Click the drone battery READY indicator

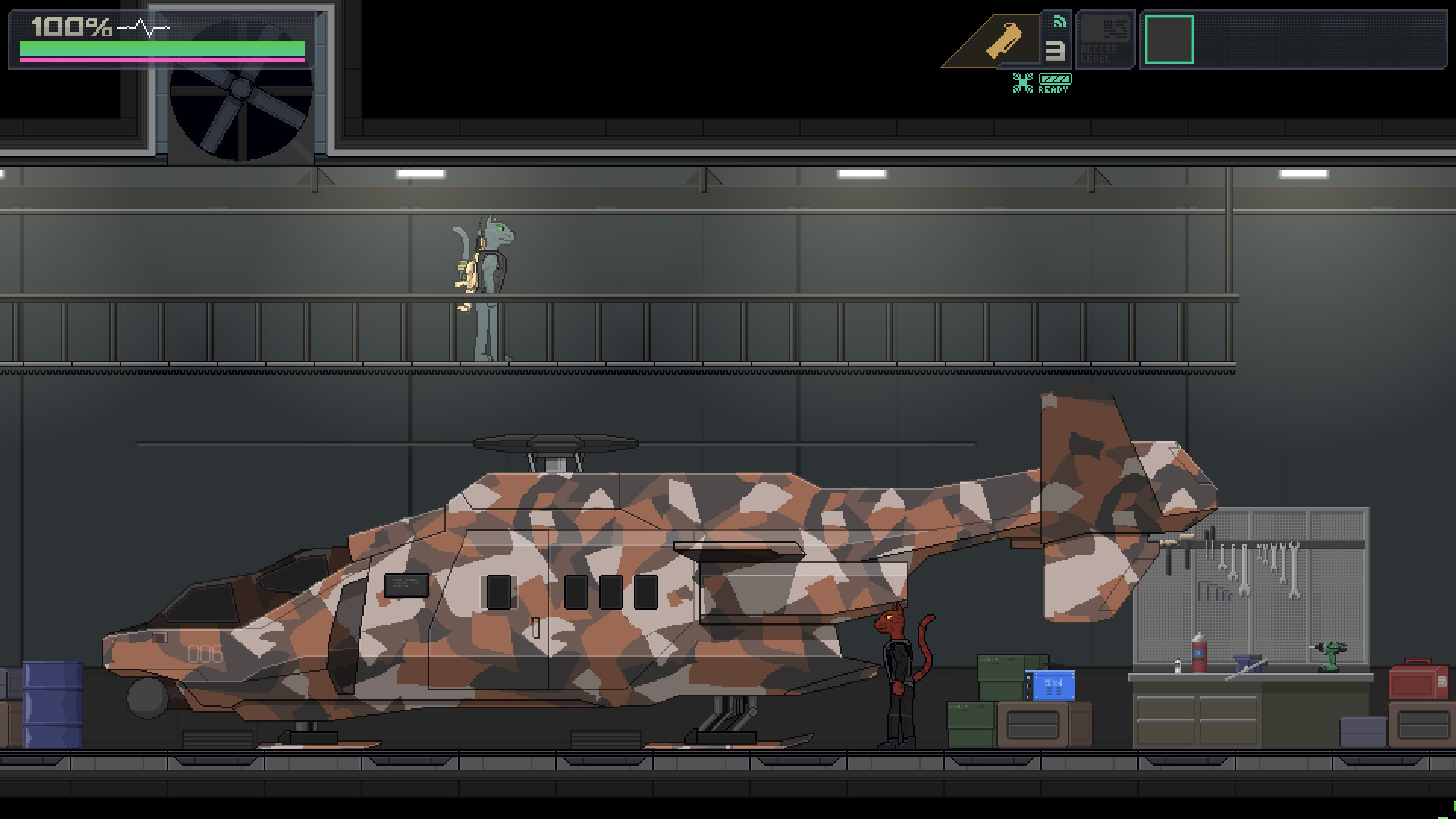pyautogui.click(x=1054, y=81)
